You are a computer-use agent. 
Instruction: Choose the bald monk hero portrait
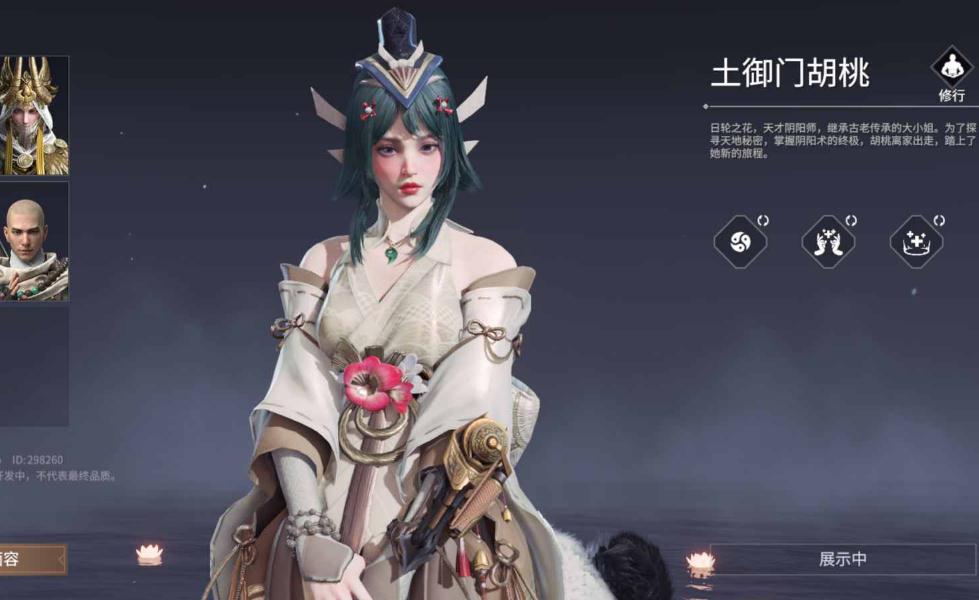[x=33, y=242]
